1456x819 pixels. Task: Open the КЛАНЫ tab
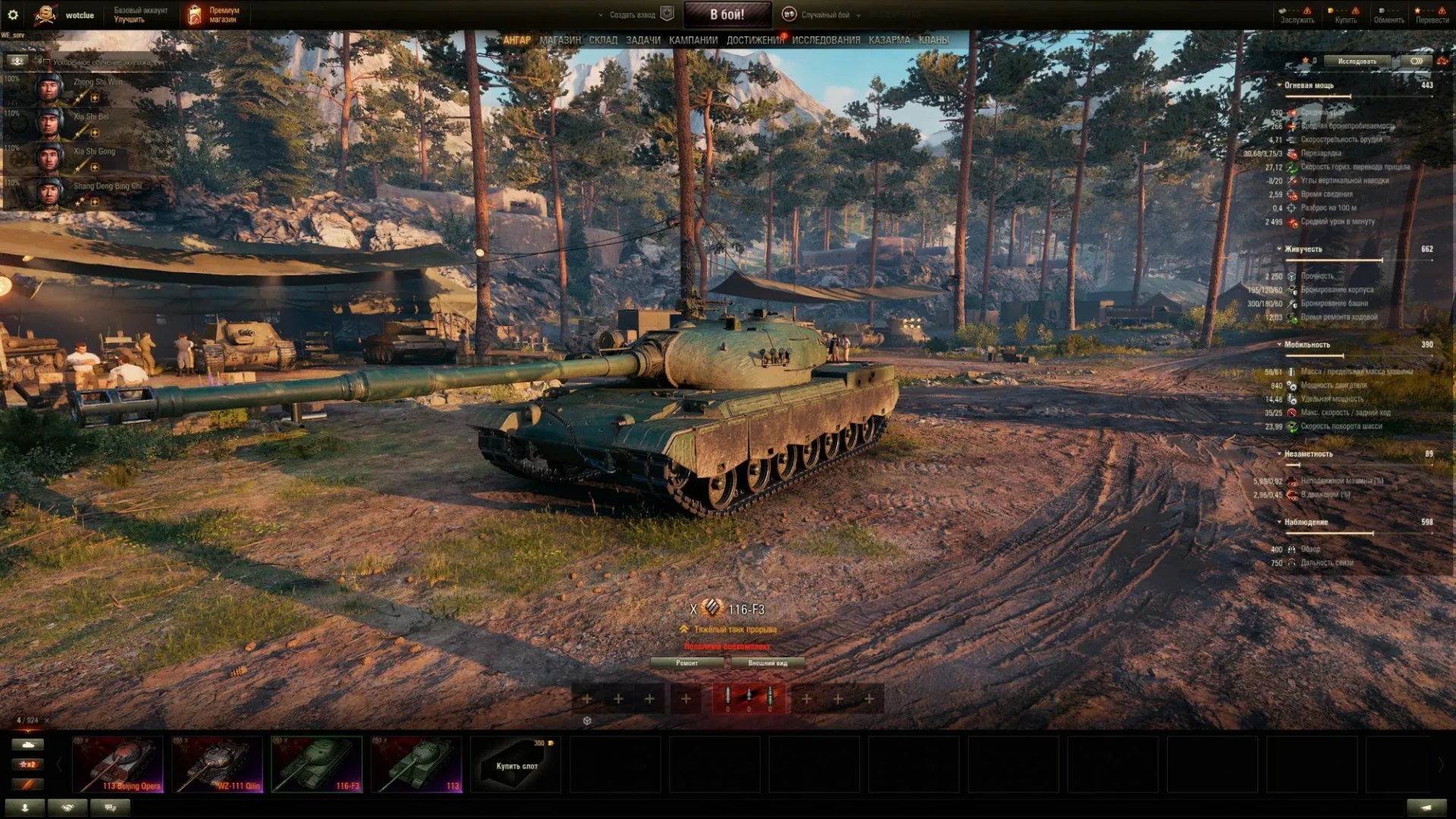coord(934,40)
